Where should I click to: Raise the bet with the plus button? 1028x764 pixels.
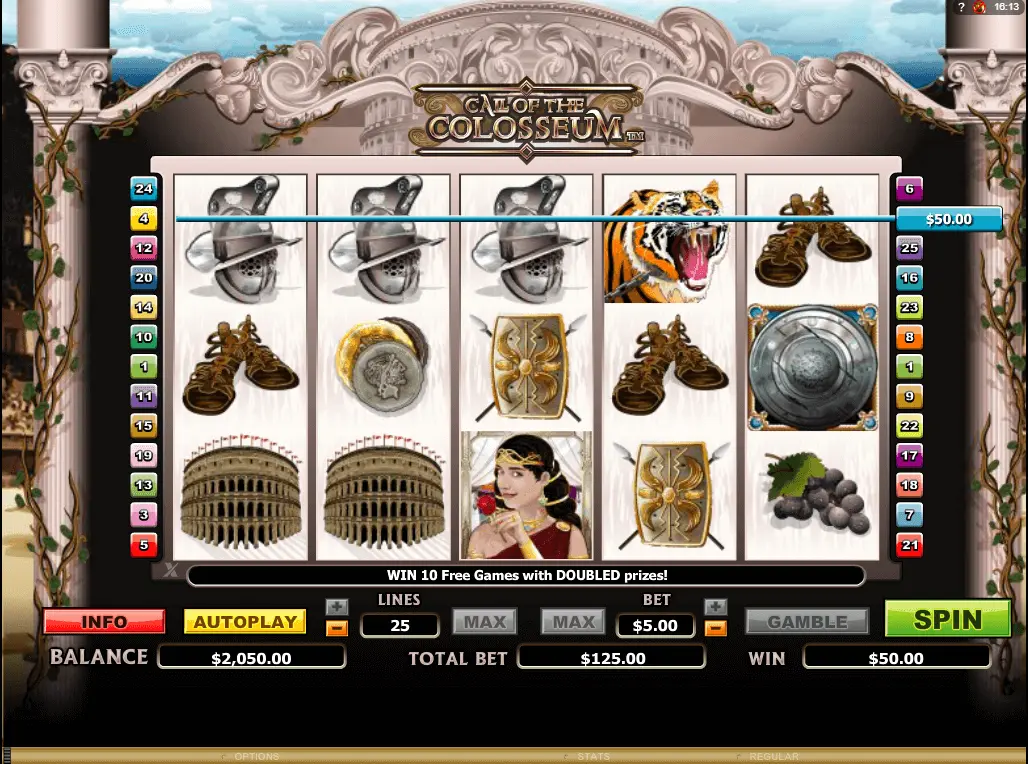click(x=715, y=607)
